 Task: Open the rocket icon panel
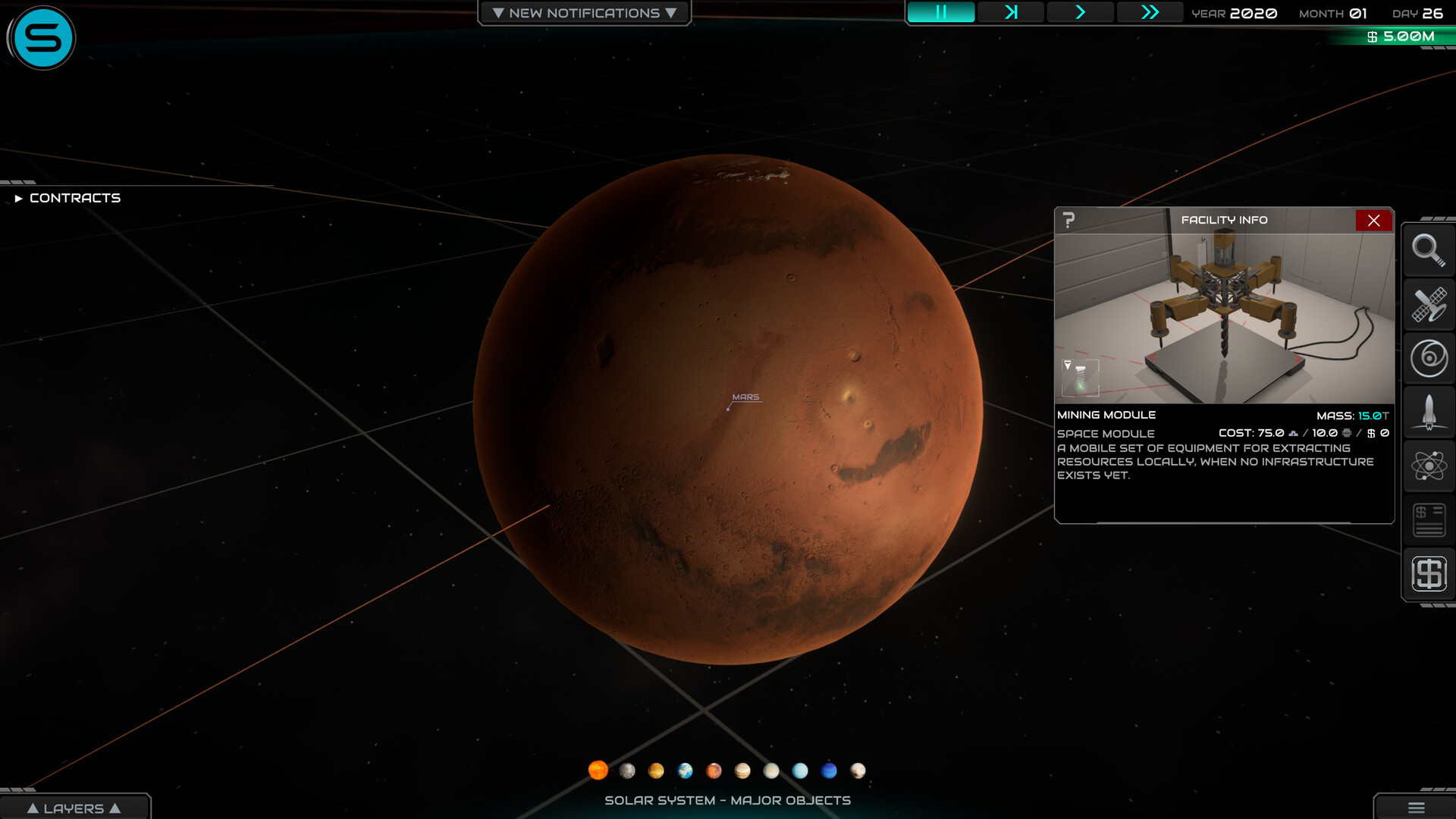point(1428,412)
